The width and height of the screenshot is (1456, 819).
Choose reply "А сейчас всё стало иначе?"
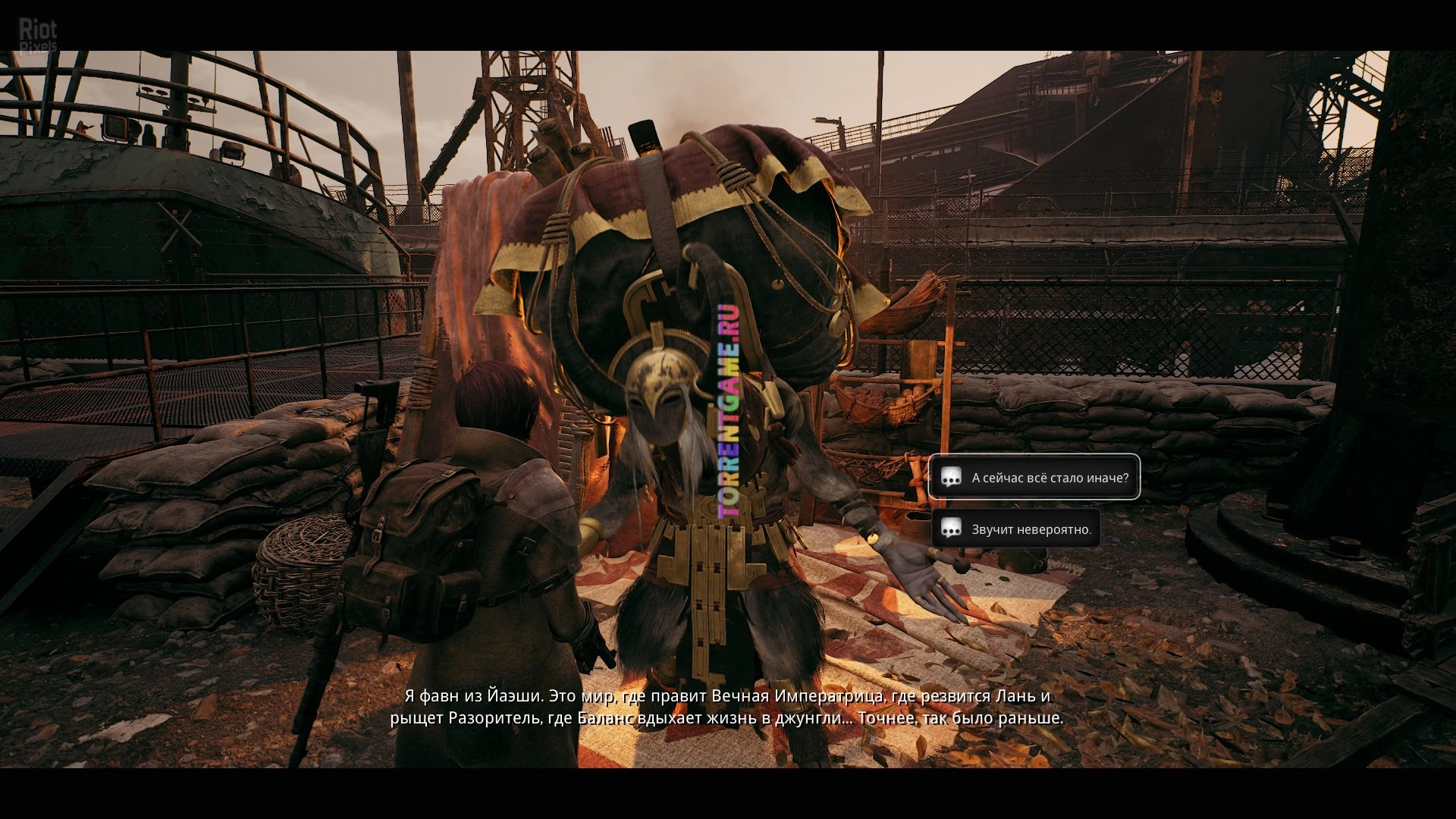point(1034,478)
